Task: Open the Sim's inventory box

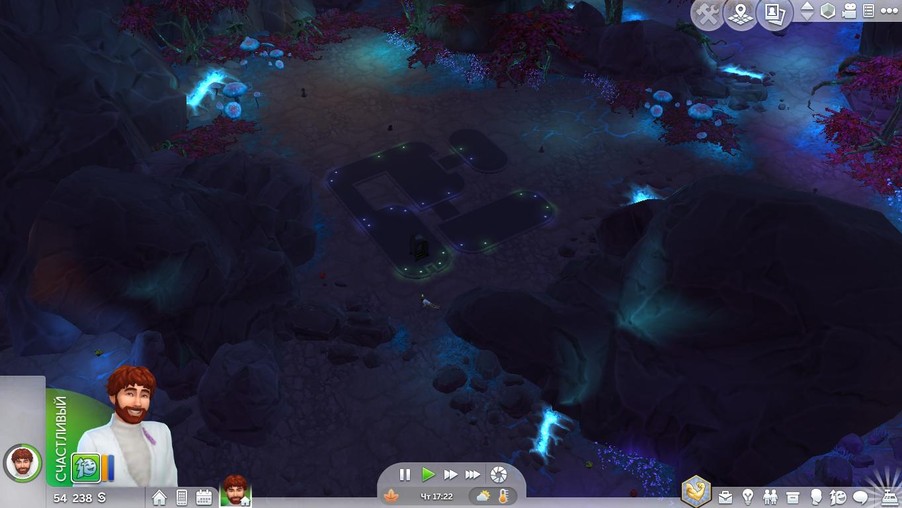Action: [792, 497]
